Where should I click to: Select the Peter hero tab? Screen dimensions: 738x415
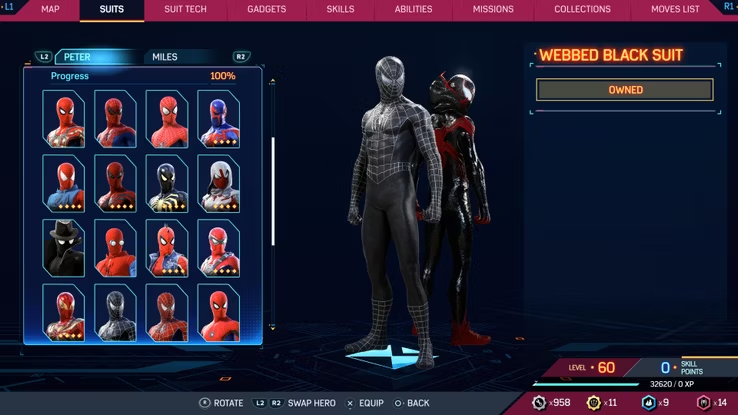[78, 57]
